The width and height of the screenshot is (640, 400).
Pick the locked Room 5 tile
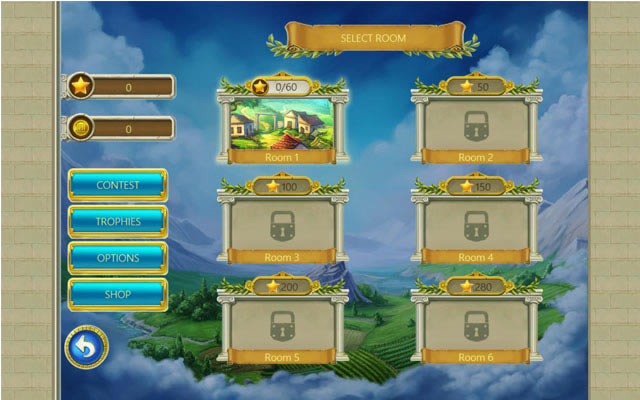(281, 324)
